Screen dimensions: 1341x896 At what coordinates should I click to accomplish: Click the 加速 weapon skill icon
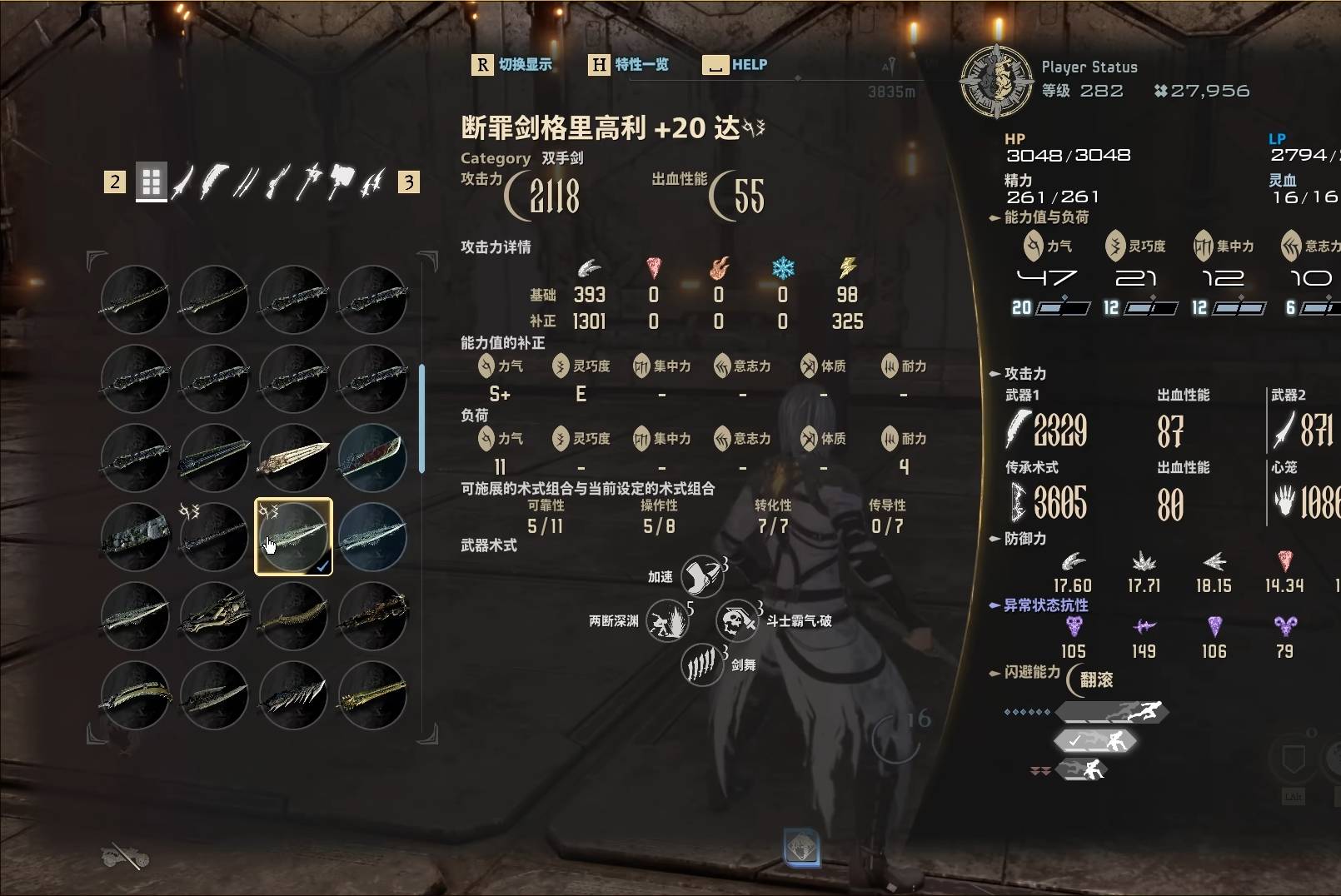click(x=700, y=576)
